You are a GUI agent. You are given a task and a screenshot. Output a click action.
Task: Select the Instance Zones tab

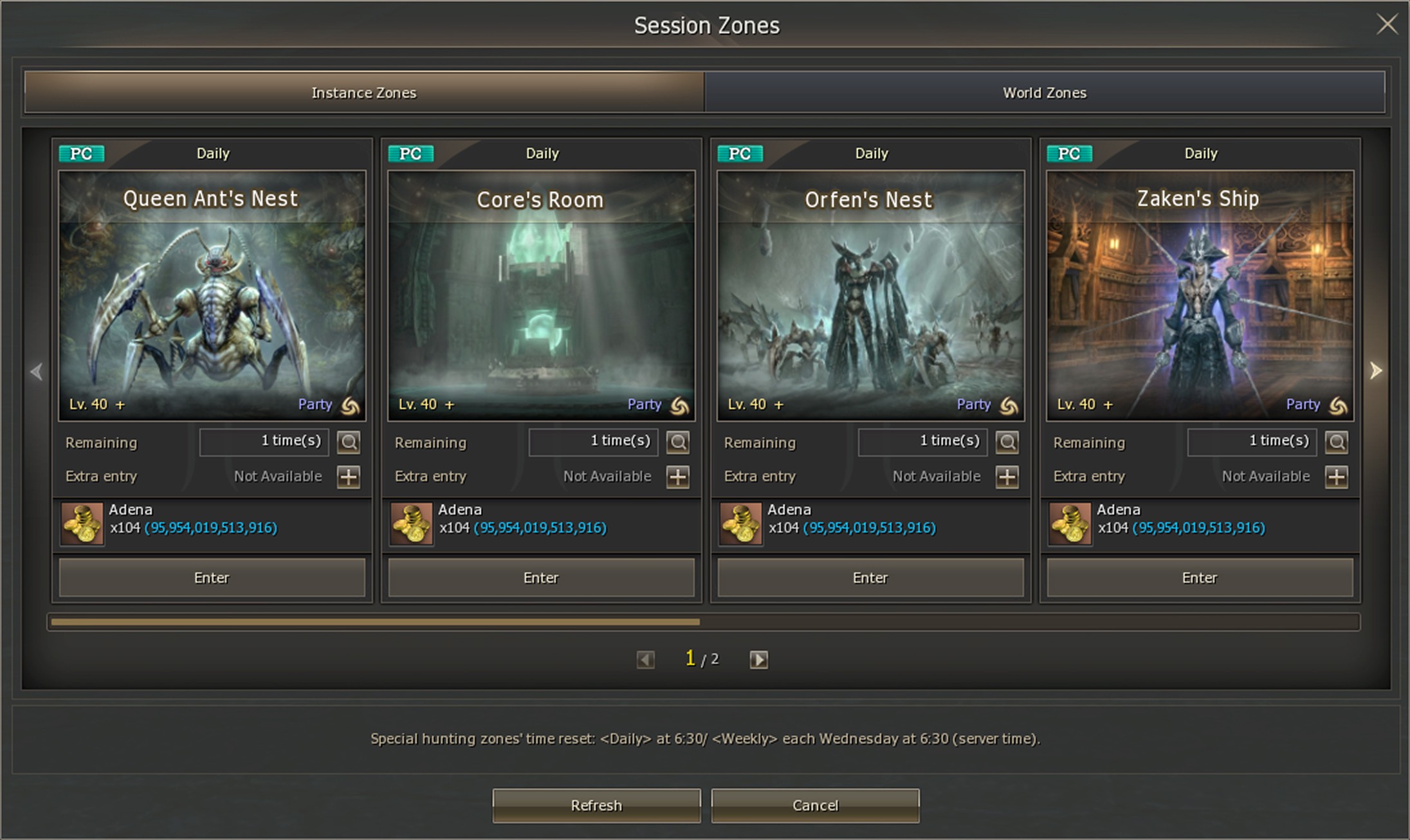click(364, 93)
